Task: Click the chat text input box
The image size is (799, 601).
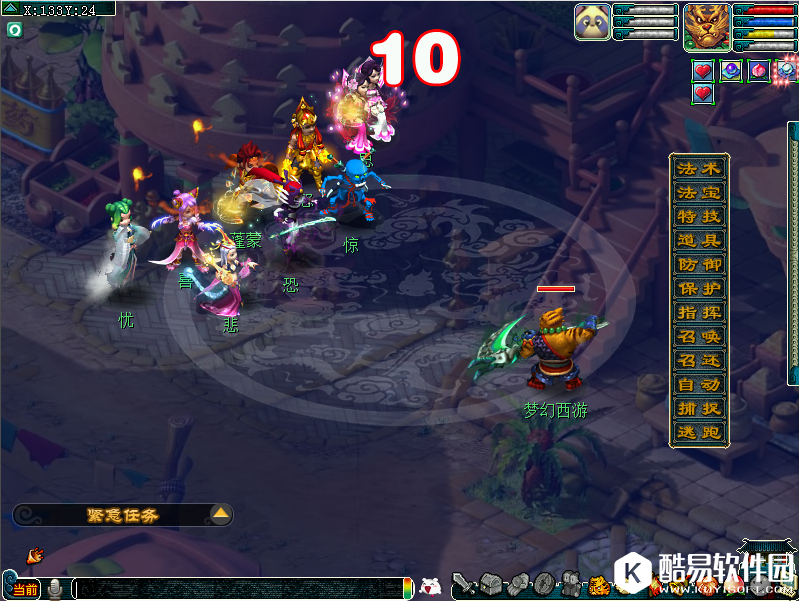Action: (238, 590)
